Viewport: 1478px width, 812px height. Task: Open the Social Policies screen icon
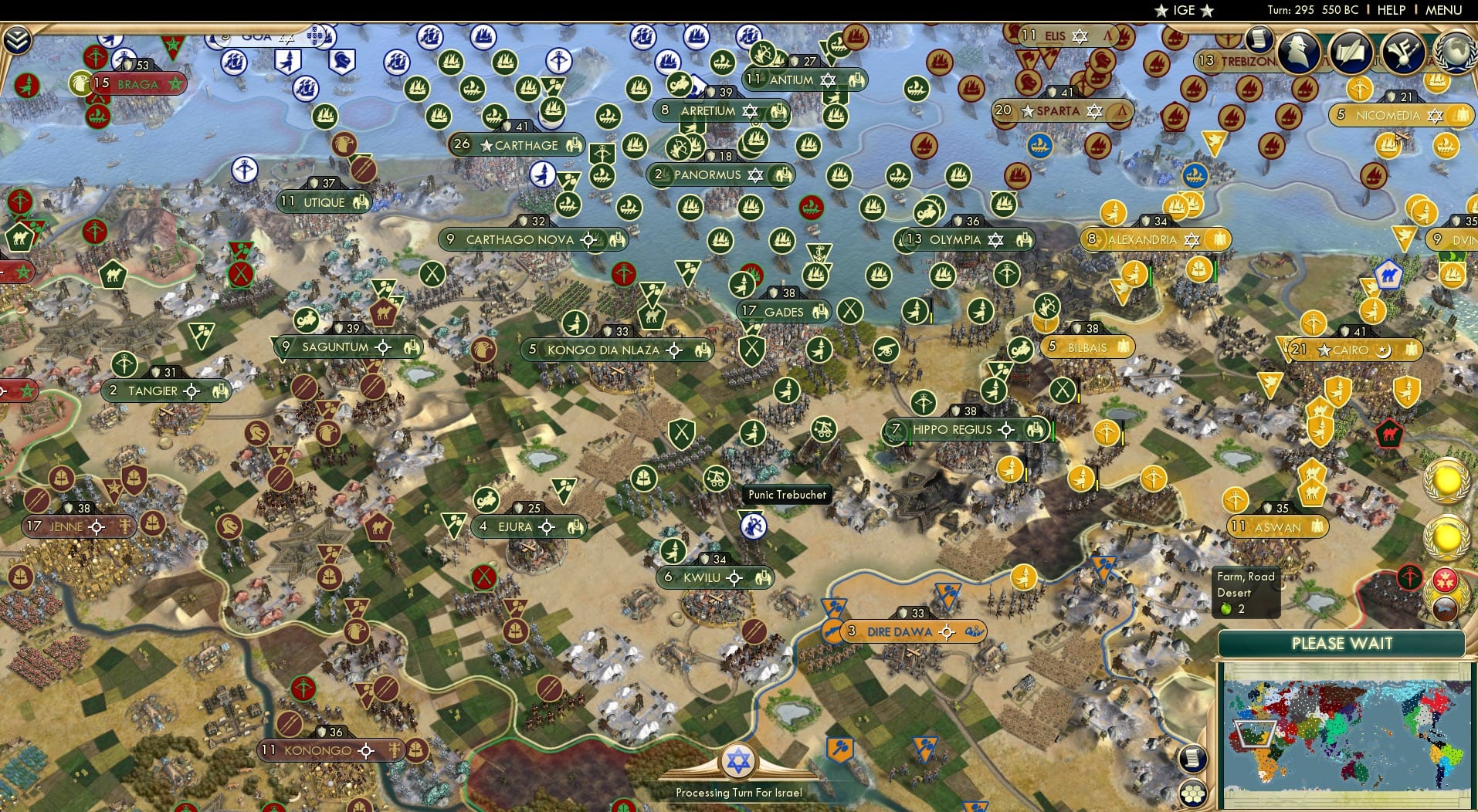tap(1403, 51)
